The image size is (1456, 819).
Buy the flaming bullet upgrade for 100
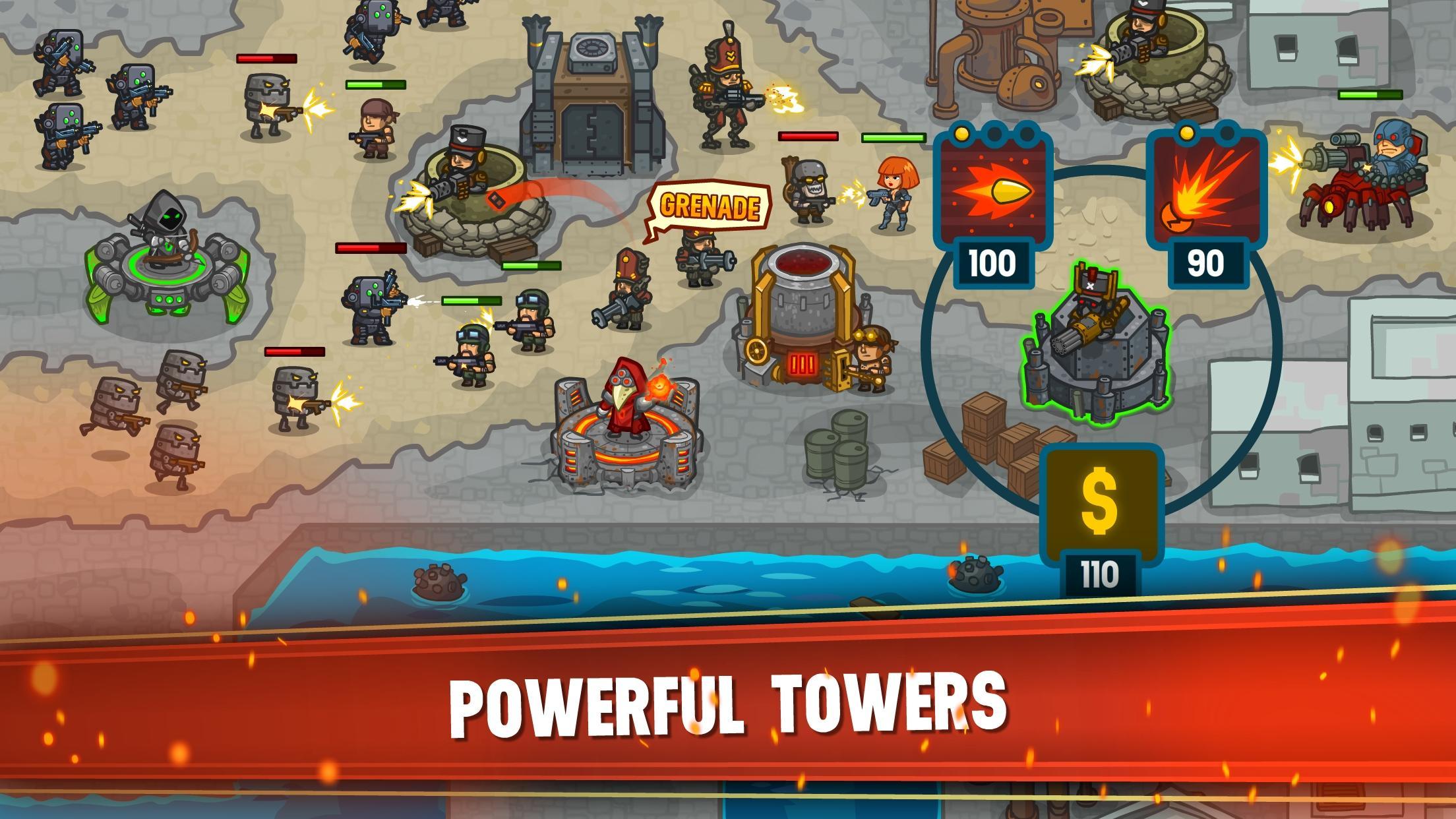pos(994,194)
